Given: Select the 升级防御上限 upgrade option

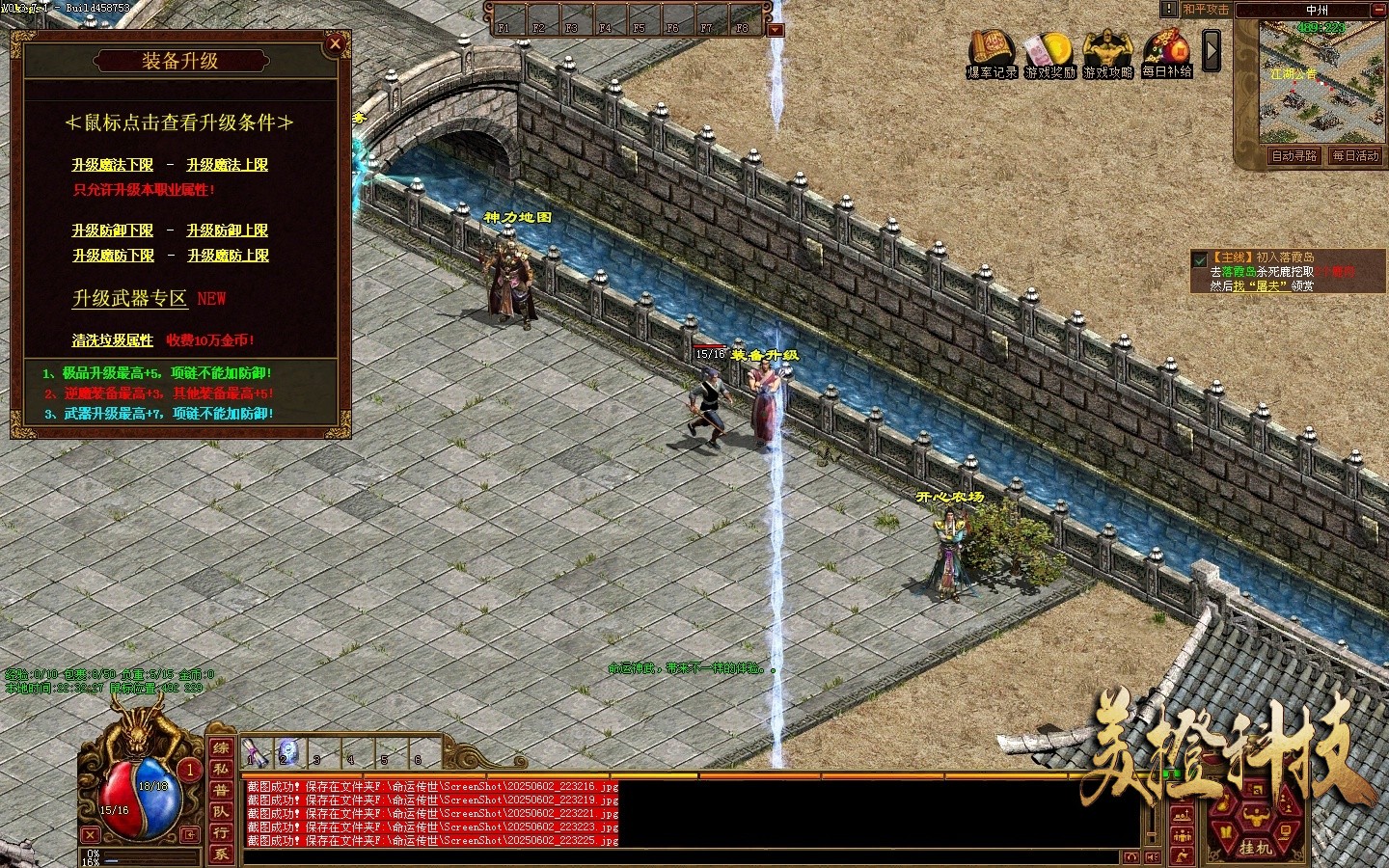Looking at the screenshot, I should click(x=228, y=231).
